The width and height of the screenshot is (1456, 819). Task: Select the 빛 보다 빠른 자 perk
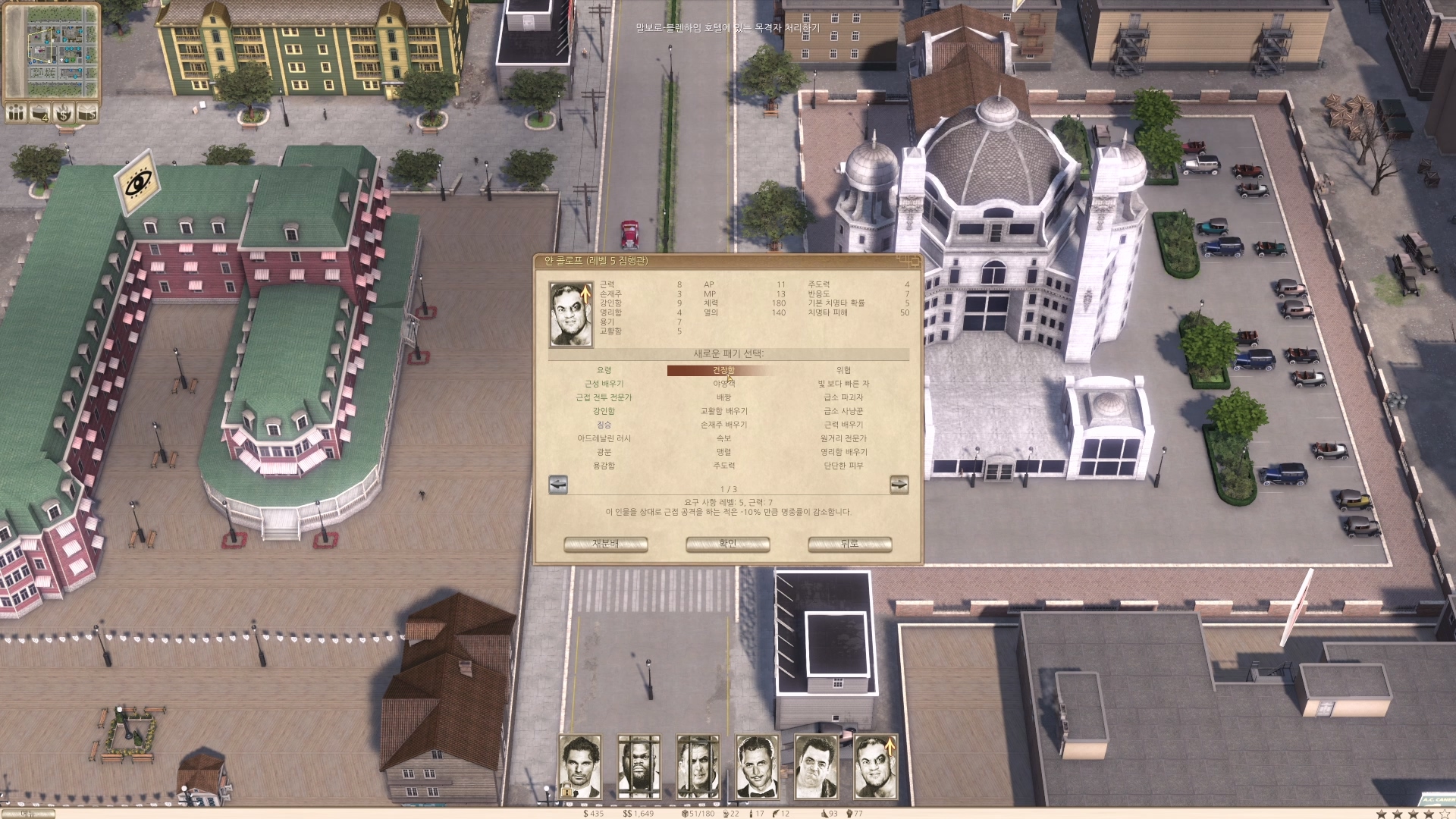pos(843,384)
